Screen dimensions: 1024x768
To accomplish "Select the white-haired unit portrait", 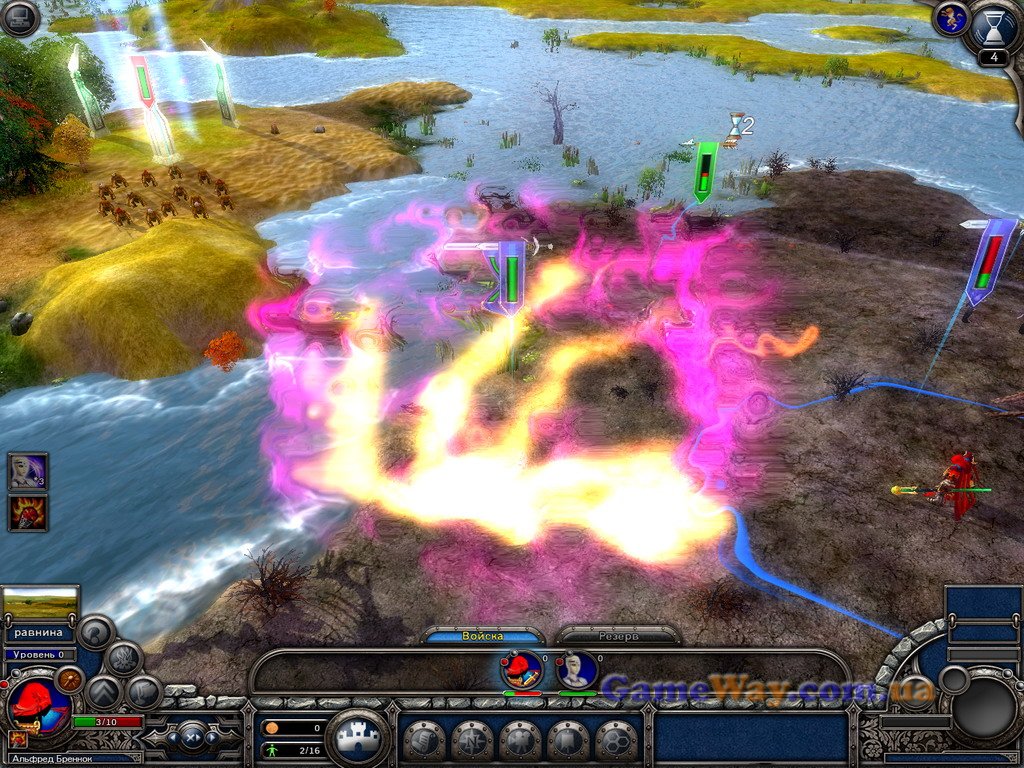I will tap(577, 670).
